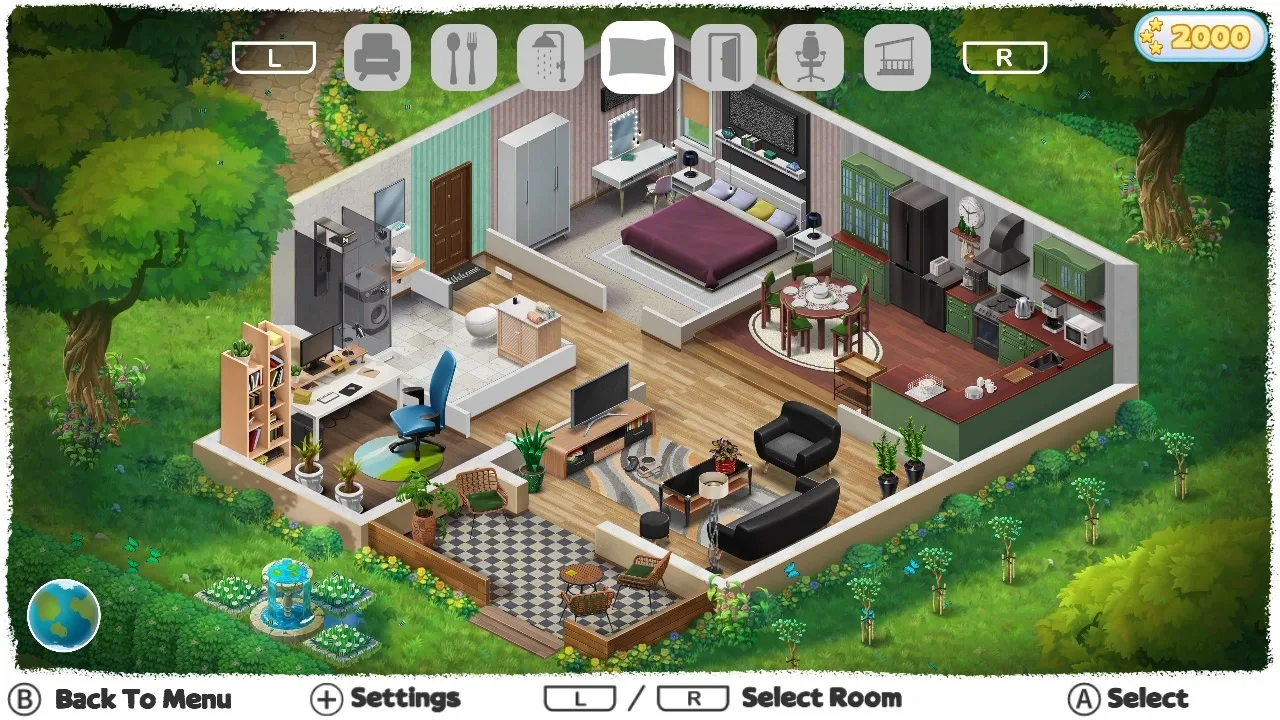Open the star coin balance counter
The width and height of the screenshot is (1280, 720).
tap(1200, 38)
